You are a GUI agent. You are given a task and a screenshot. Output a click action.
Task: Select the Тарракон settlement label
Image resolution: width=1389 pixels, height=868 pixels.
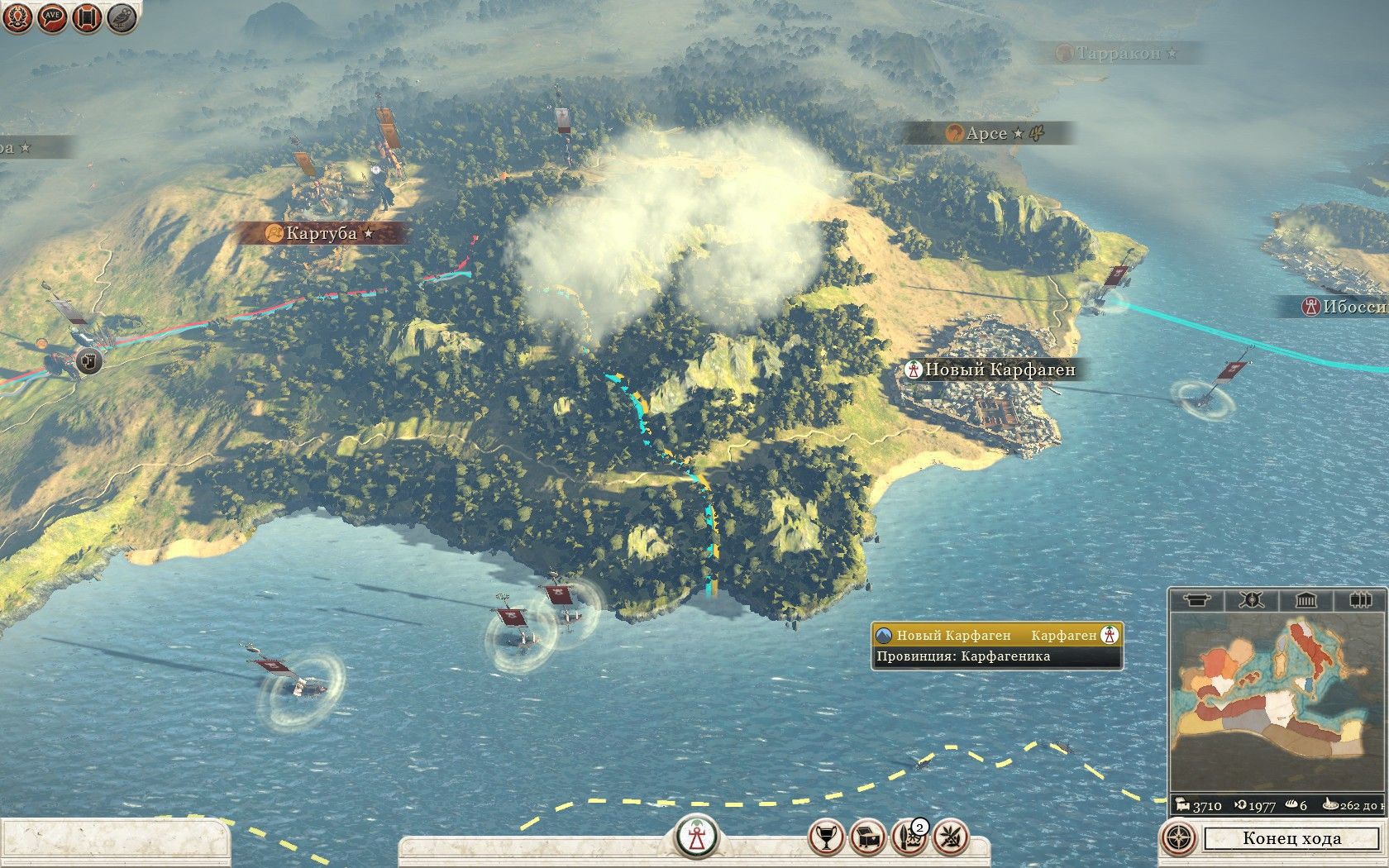point(1118,54)
